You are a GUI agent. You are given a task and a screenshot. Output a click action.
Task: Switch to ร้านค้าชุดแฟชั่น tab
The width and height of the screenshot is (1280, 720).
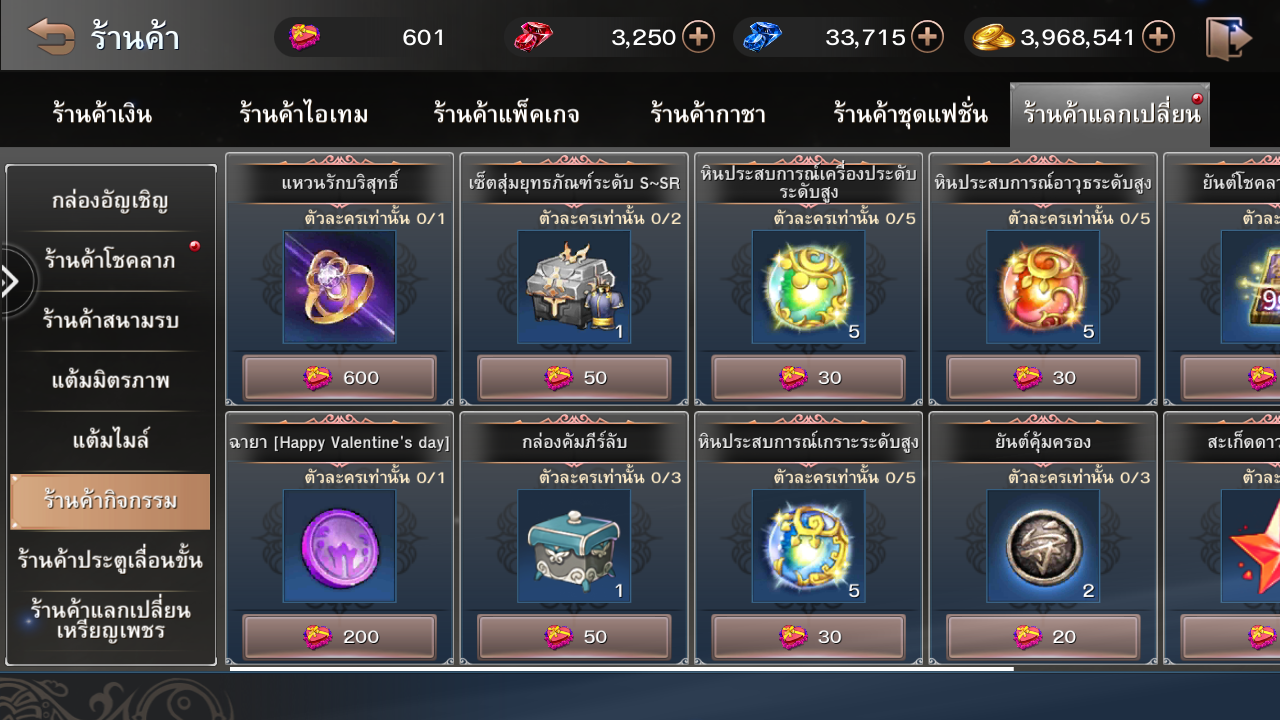point(910,114)
